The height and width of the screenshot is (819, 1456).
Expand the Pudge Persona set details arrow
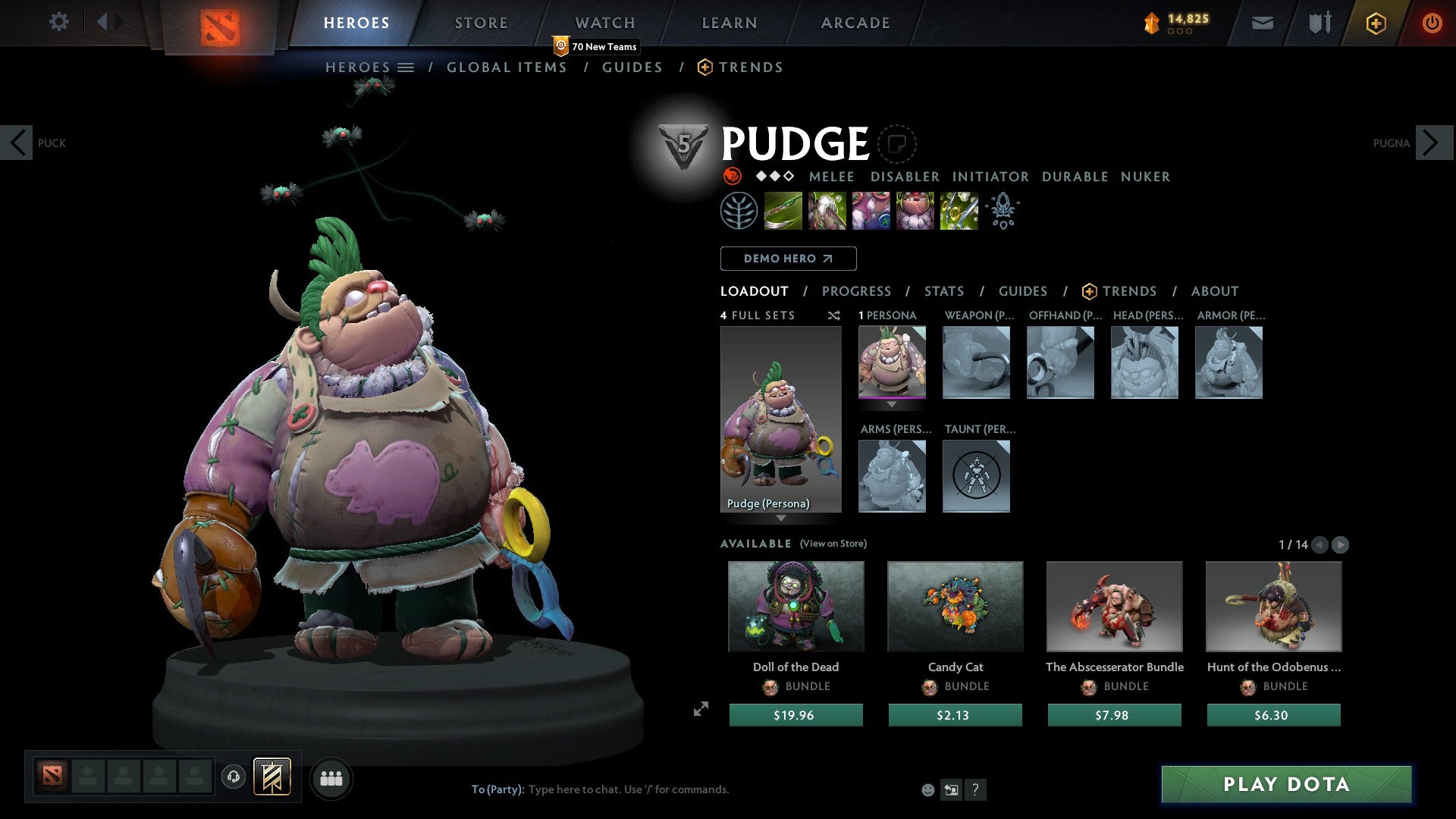coord(781,519)
